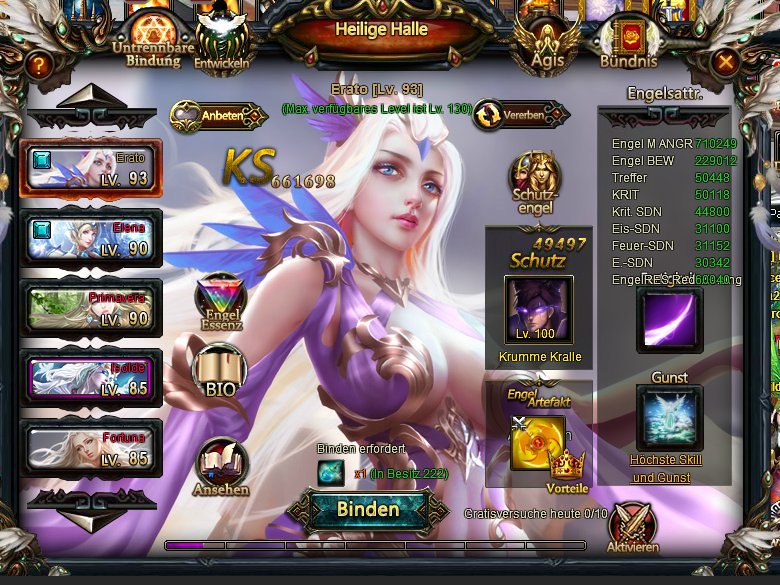Close the Heilige Halle window
The height and width of the screenshot is (585, 780).
coord(726,63)
